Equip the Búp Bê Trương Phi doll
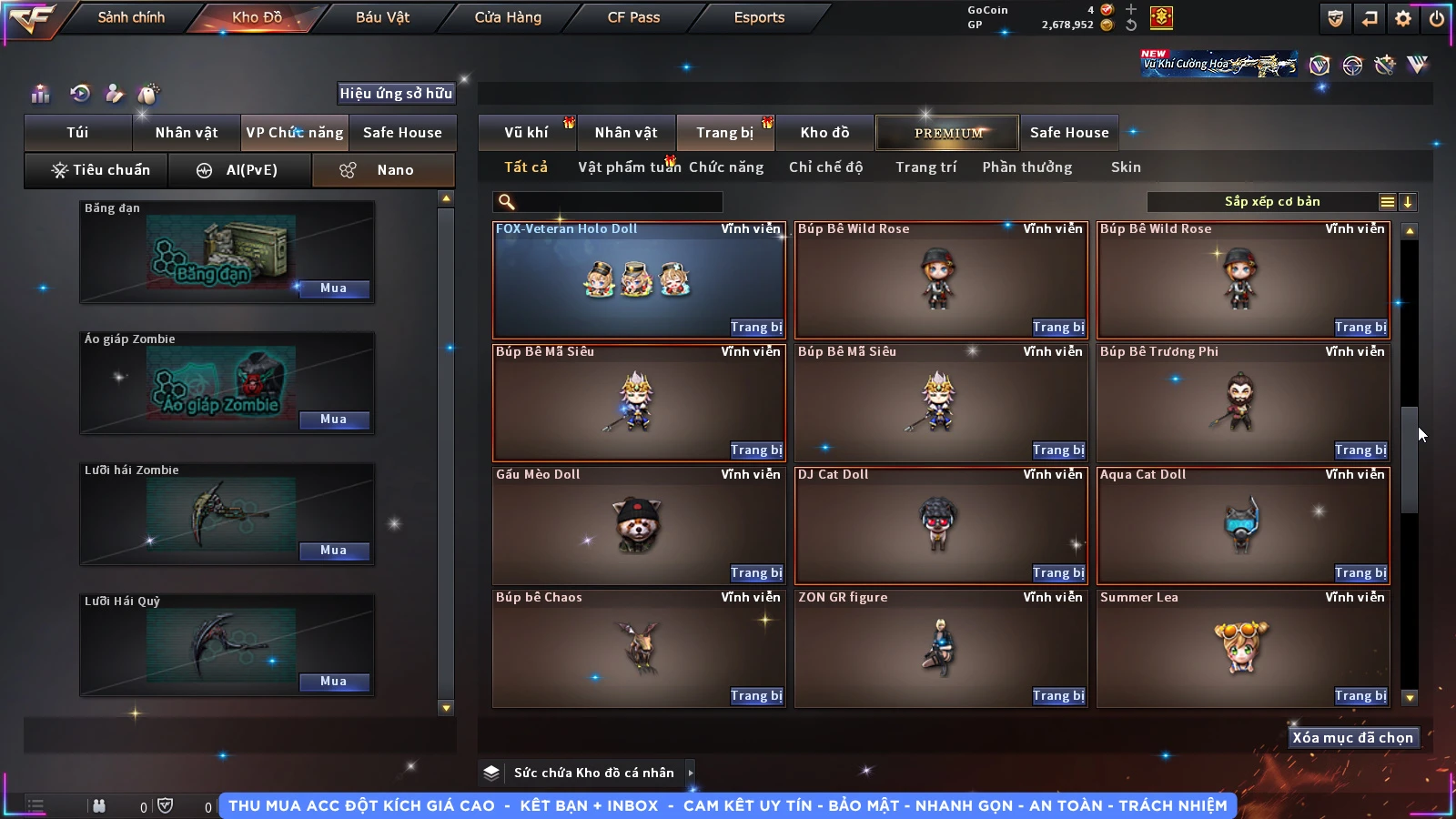The image size is (1456, 819). pyautogui.click(x=1360, y=450)
